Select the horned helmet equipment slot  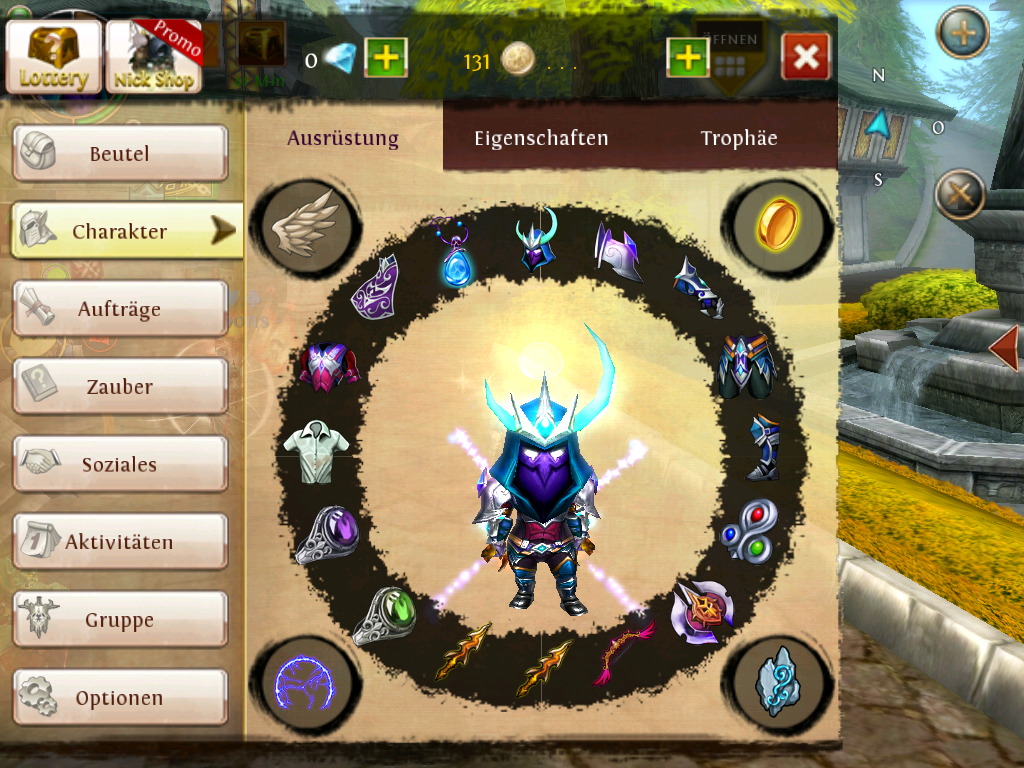pyautogui.click(x=537, y=241)
